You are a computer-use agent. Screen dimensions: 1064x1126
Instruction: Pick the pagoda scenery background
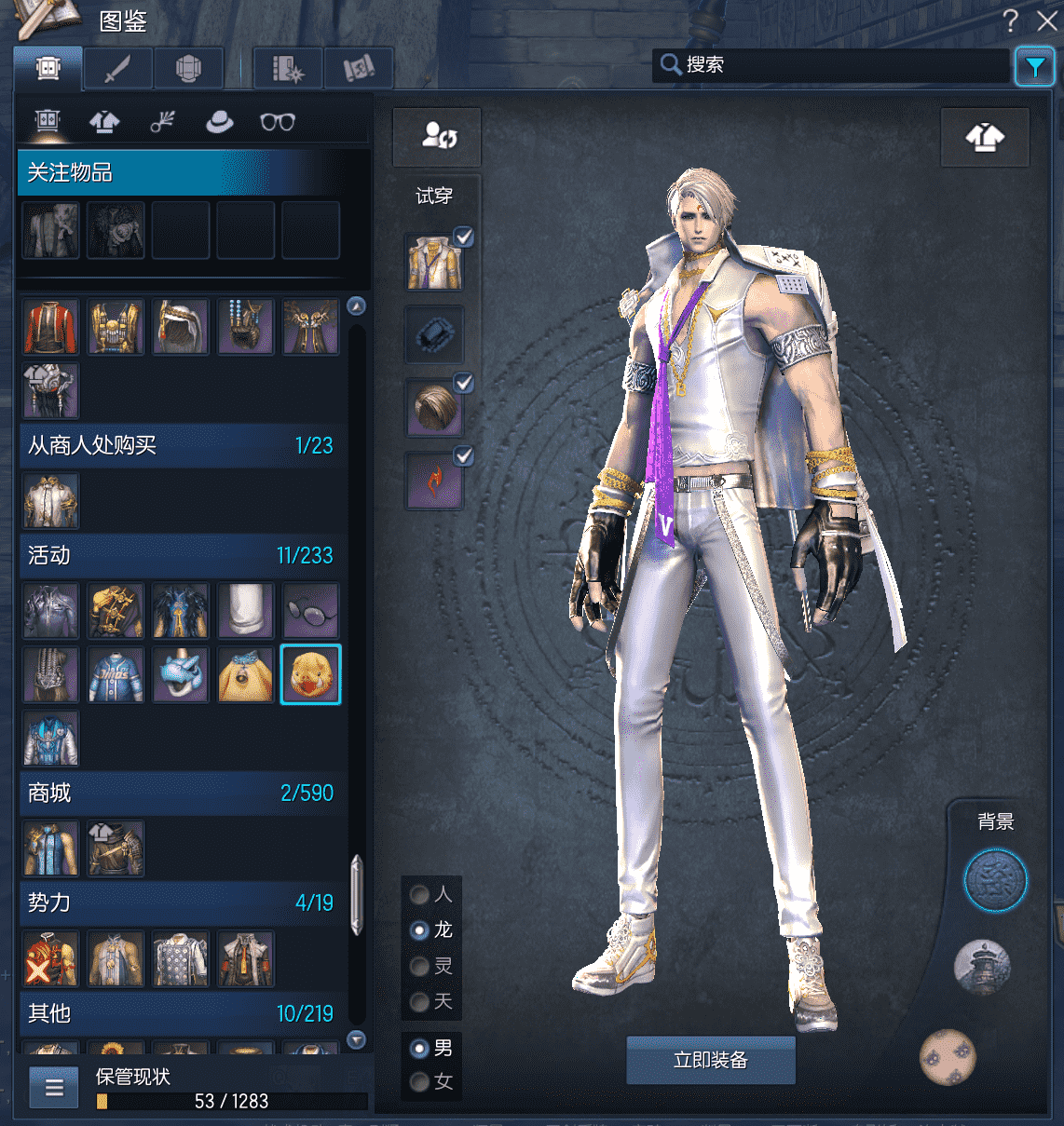[982, 966]
